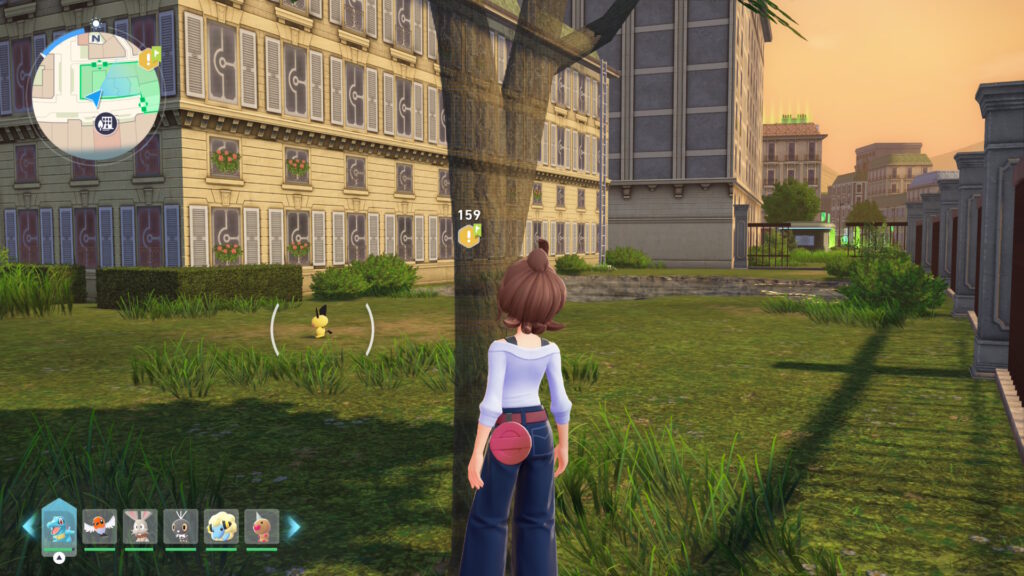1024x576 pixels.
Task: Click the right arrow of the party bar
Action: (x=293, y=527)
